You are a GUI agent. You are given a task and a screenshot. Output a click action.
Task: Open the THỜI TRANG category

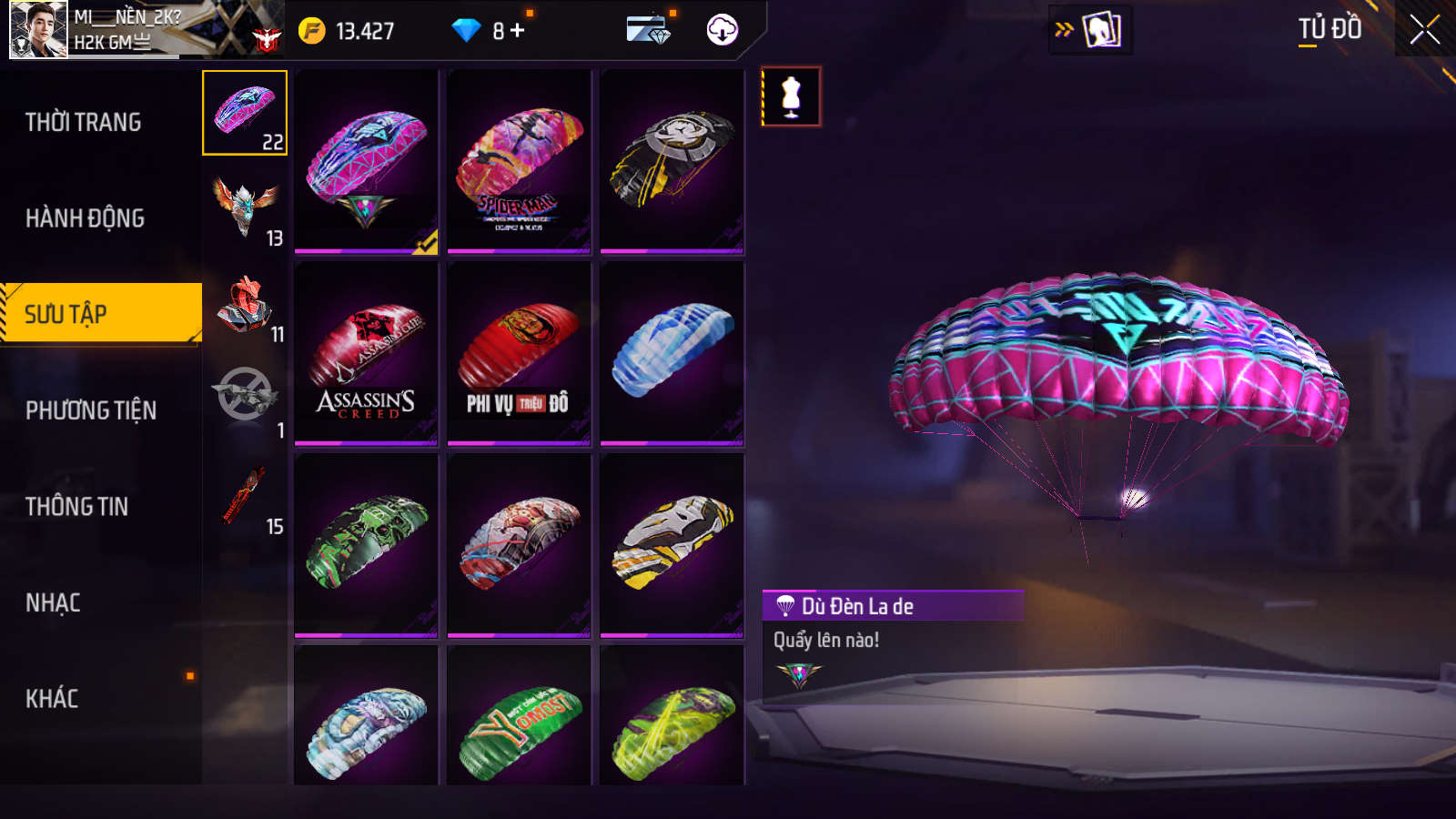click(x=84, y=122)
